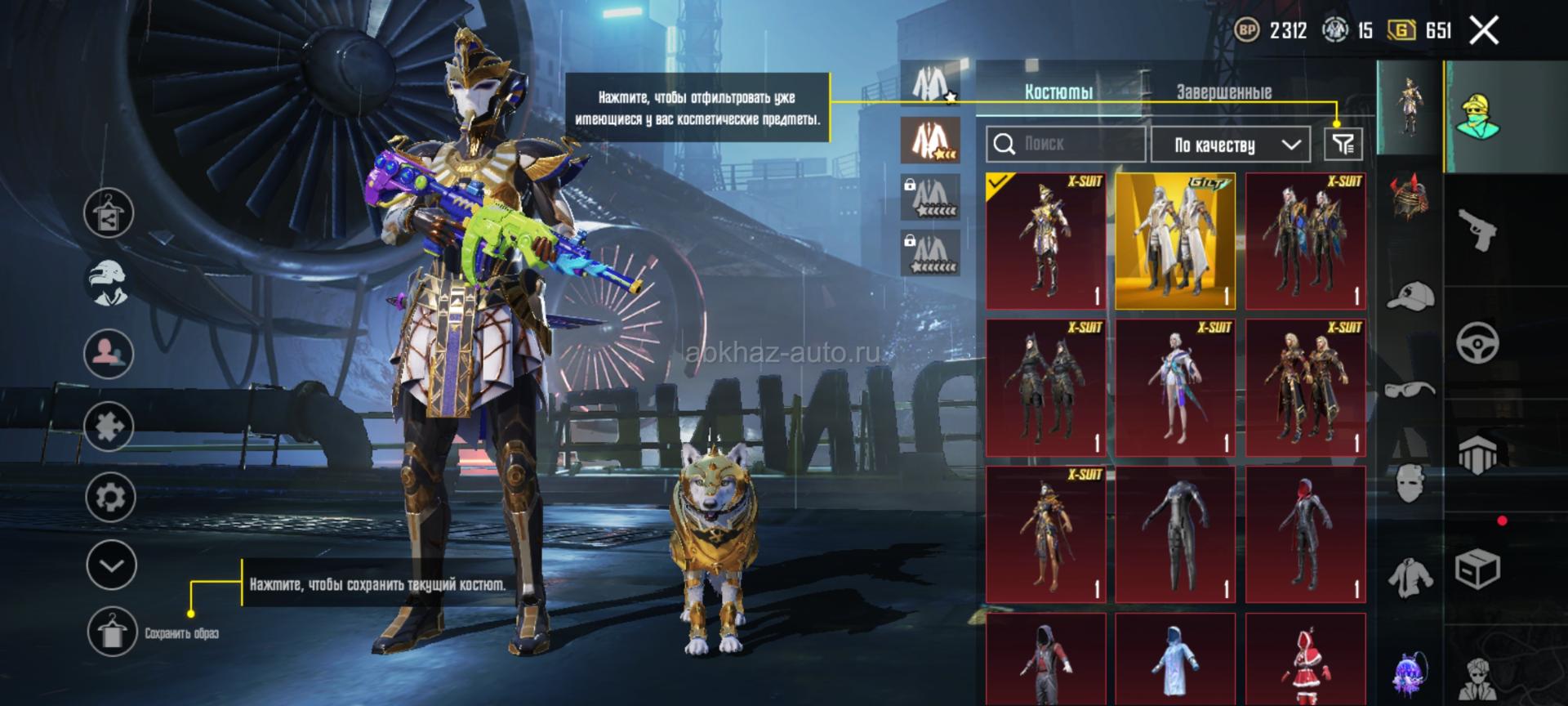Select the one-star white suit quality filter
This screenshot has width=1568, height=706.
(x=930, y=83)
